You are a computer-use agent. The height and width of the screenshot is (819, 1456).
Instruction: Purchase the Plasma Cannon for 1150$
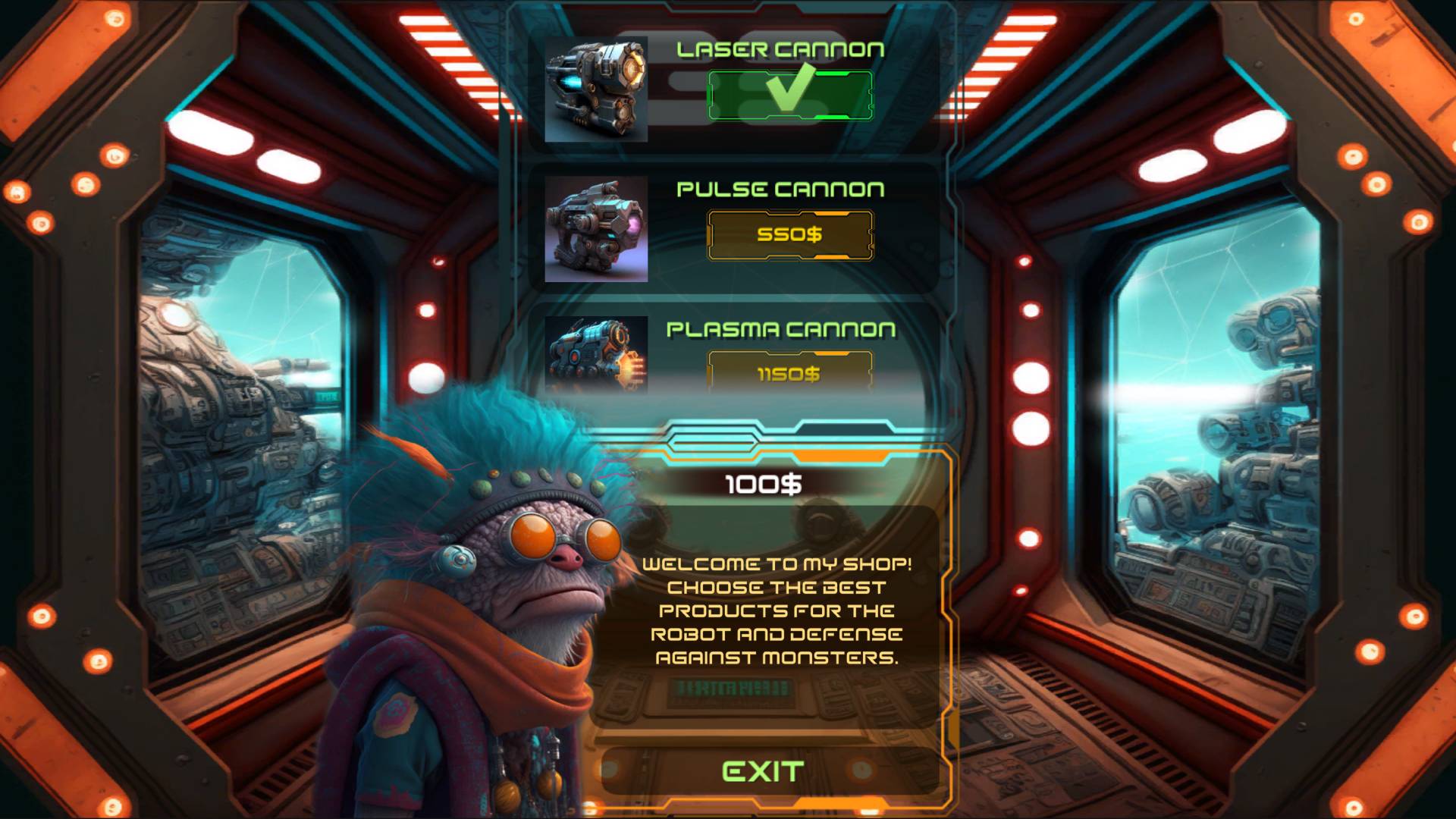tap(790, 372)
